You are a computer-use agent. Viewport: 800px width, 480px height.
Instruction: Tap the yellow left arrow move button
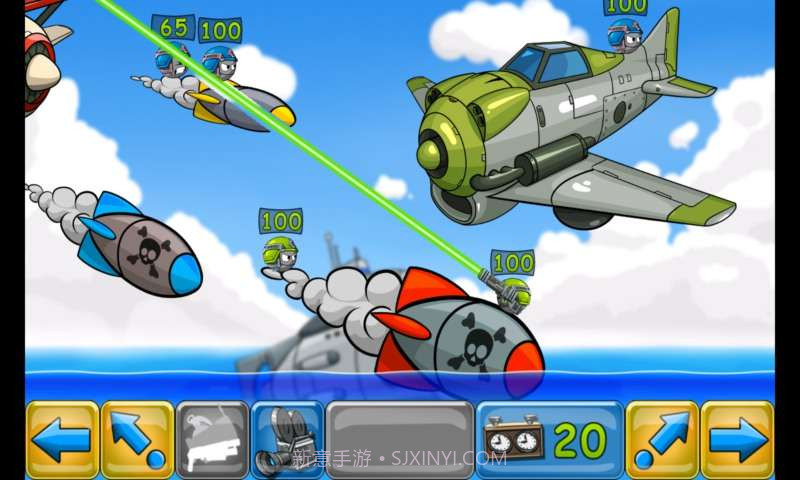(x=62, y=439)
